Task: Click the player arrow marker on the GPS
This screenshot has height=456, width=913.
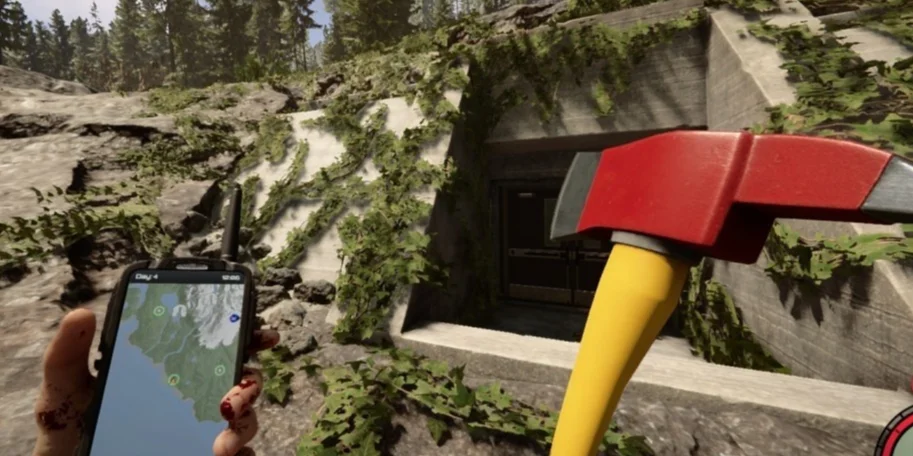Action: click(173, 379)
